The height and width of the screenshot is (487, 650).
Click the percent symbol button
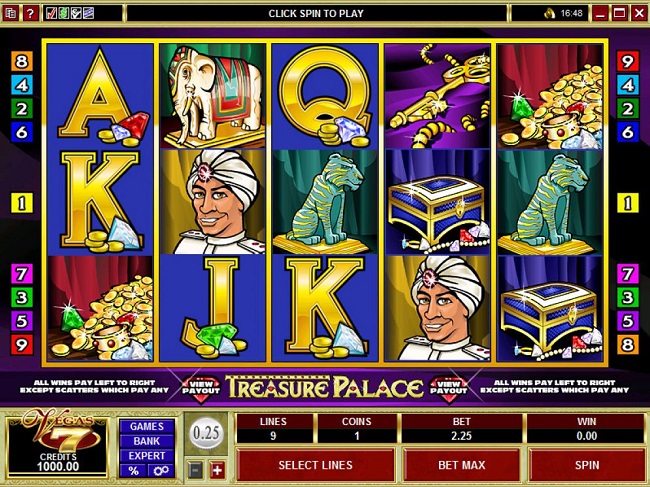pos(133,471)
